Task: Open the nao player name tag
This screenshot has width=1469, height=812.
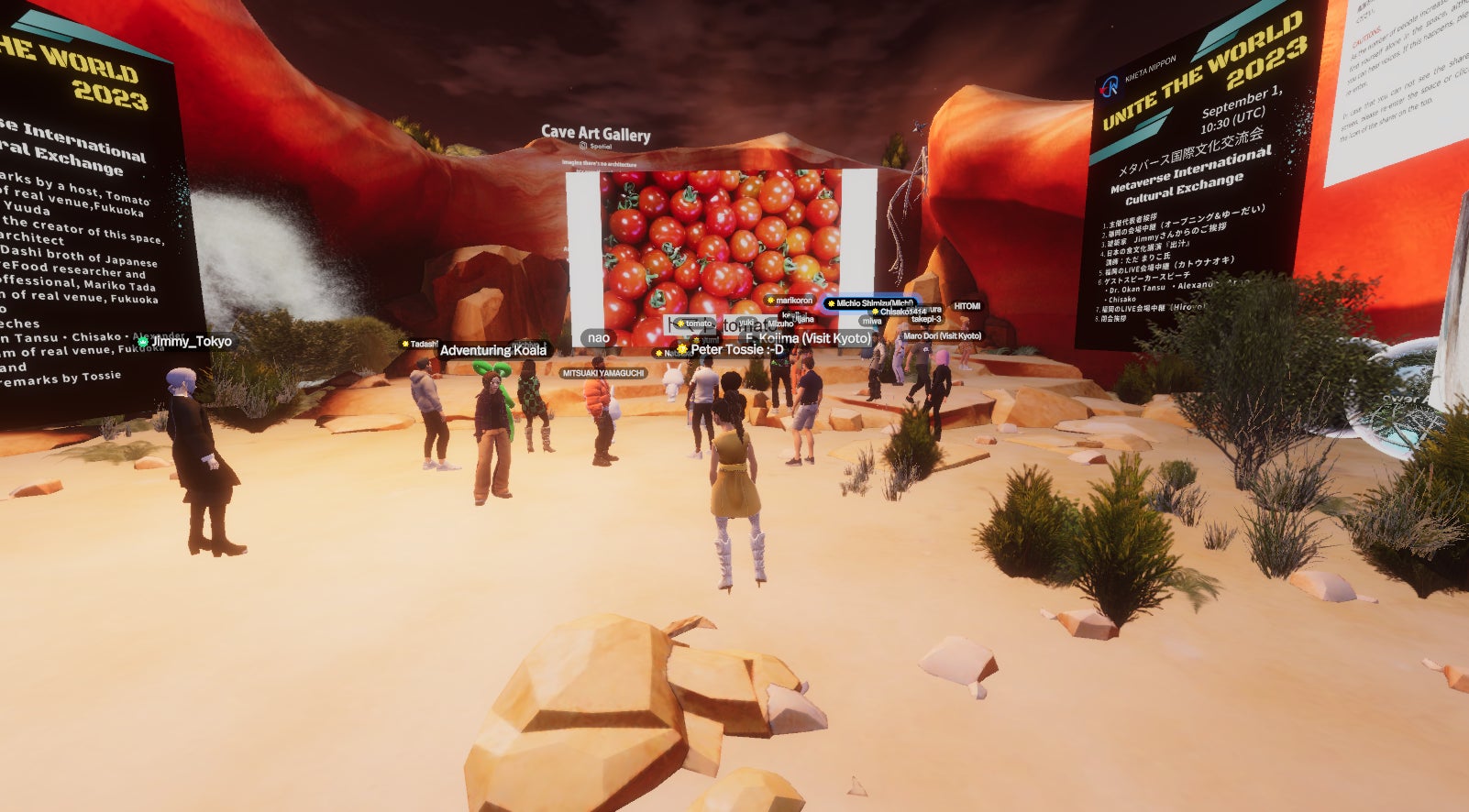Action: pyautogui.click(x=599, y=338)
